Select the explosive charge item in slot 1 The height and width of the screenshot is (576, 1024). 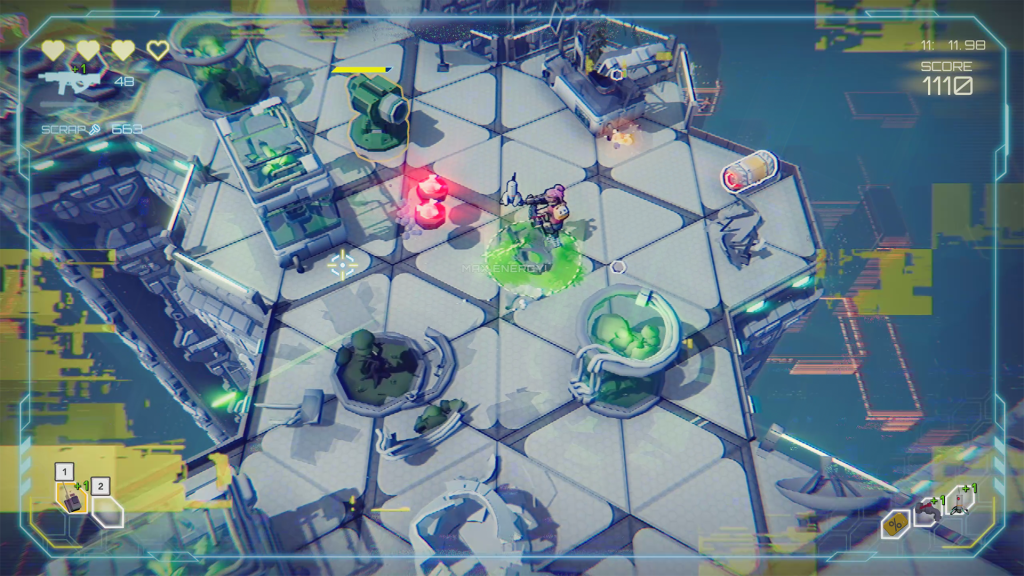click(x=72, y=499)
